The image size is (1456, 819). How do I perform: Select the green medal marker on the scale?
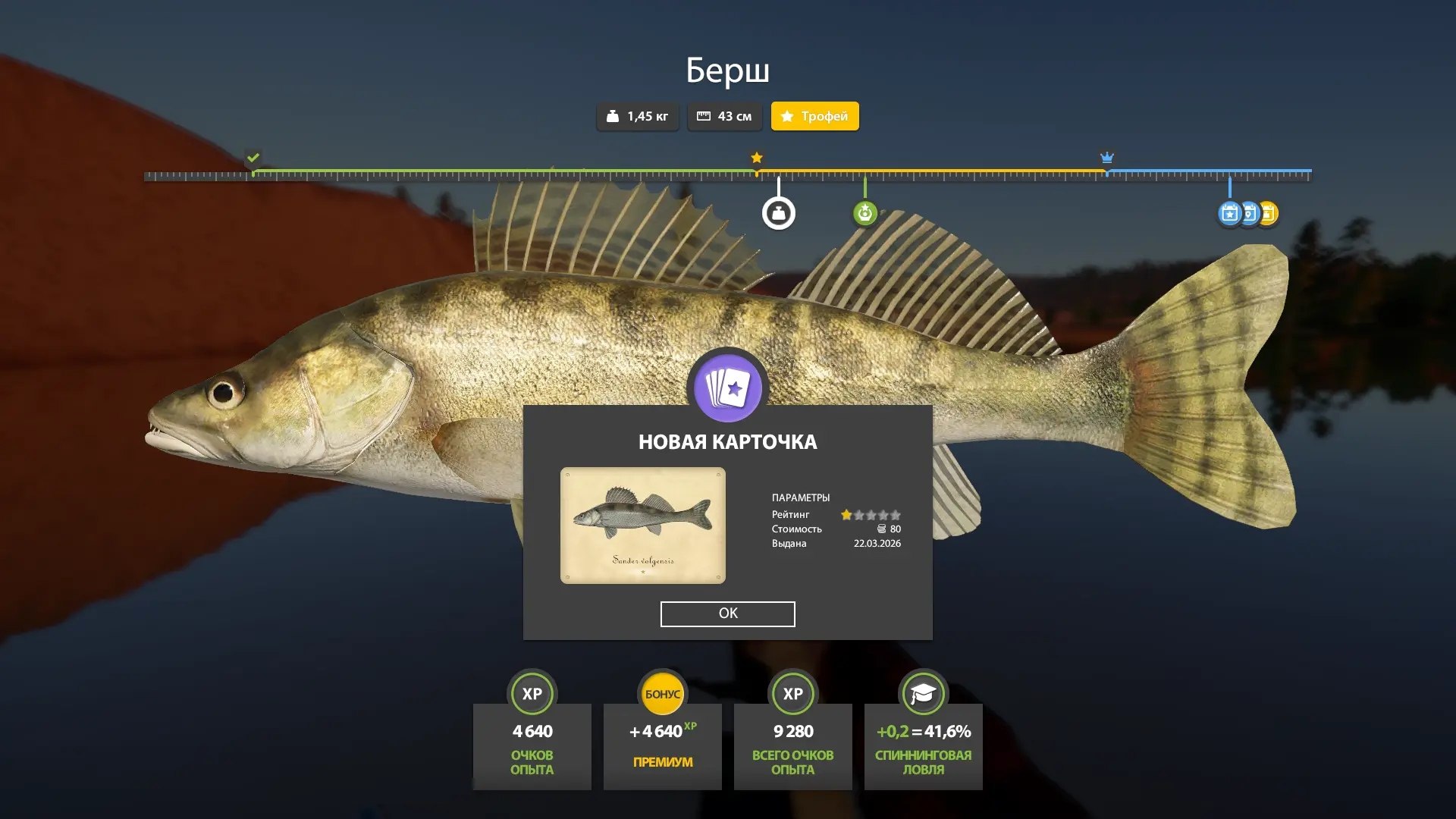pyautogui.click(x=864, y=213)
